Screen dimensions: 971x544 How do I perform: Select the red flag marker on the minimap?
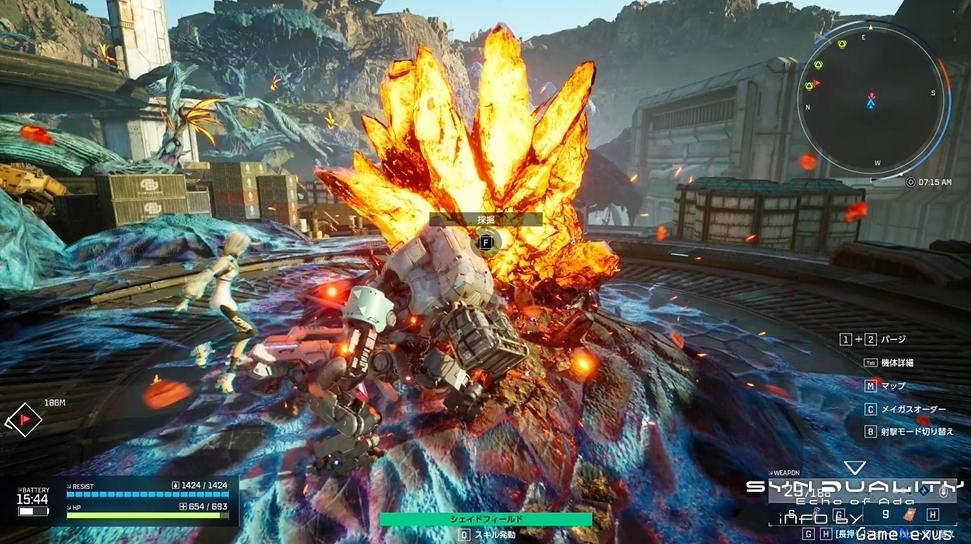(816, 84)
